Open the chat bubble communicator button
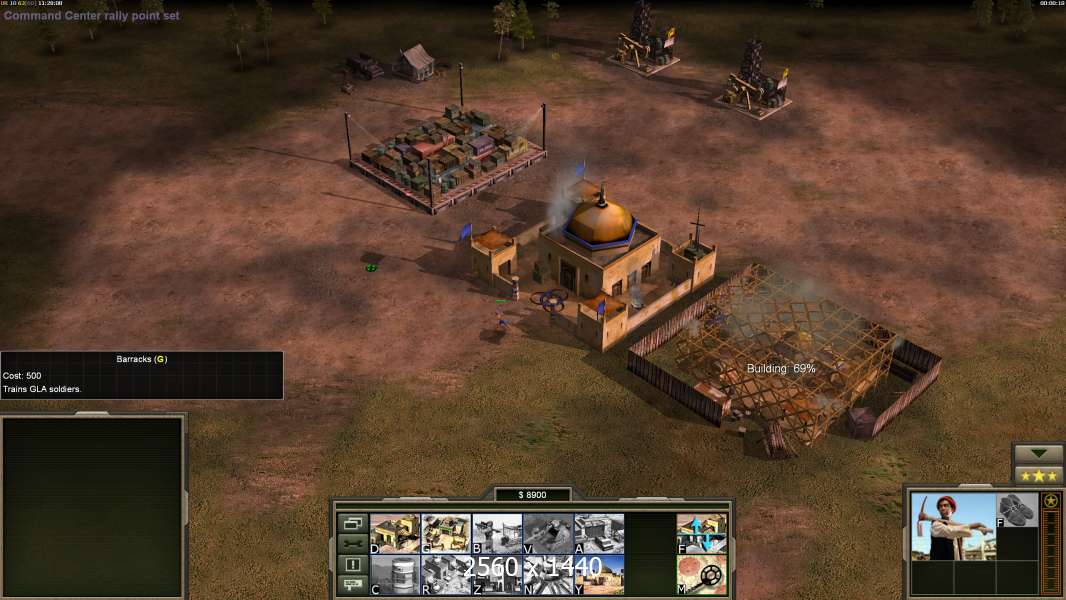The width and height of the screenshot is (1066, 600). pos(352,586)
